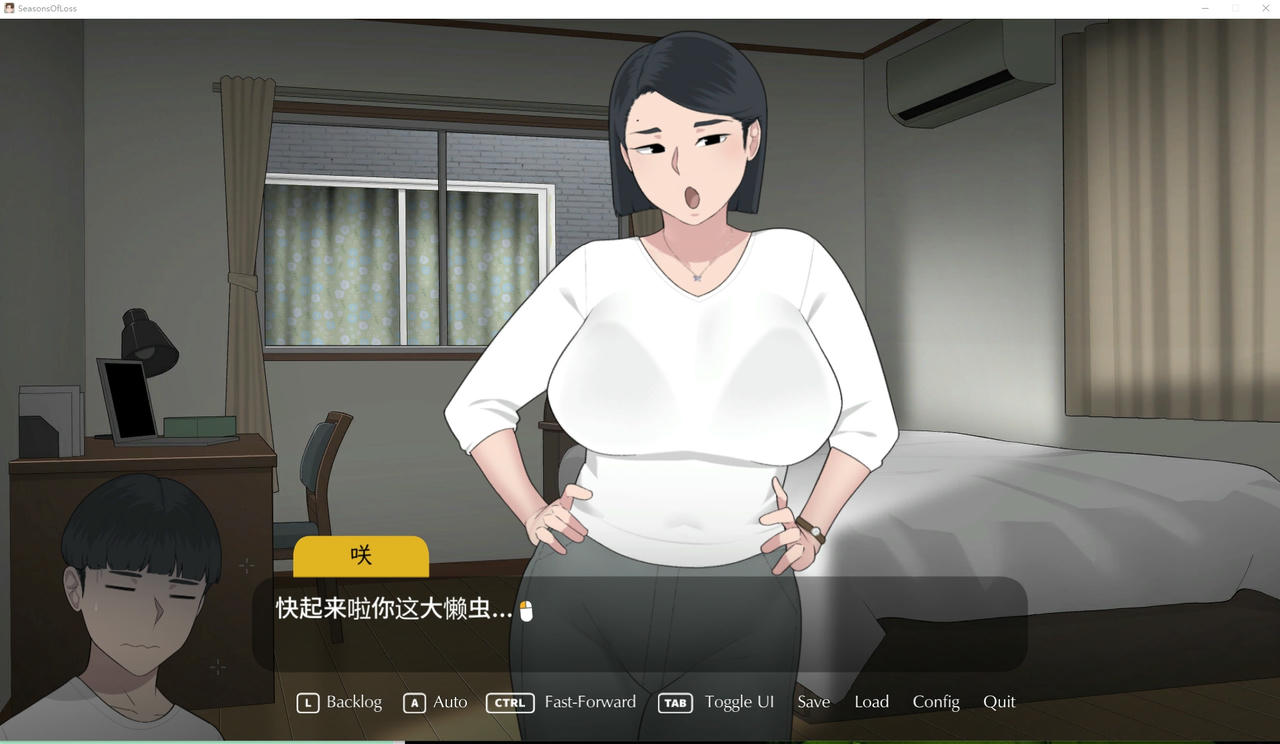The image size is (1280, 744).
Task: Open the Backlog to review past dialogue
Action: click(356, 702)
